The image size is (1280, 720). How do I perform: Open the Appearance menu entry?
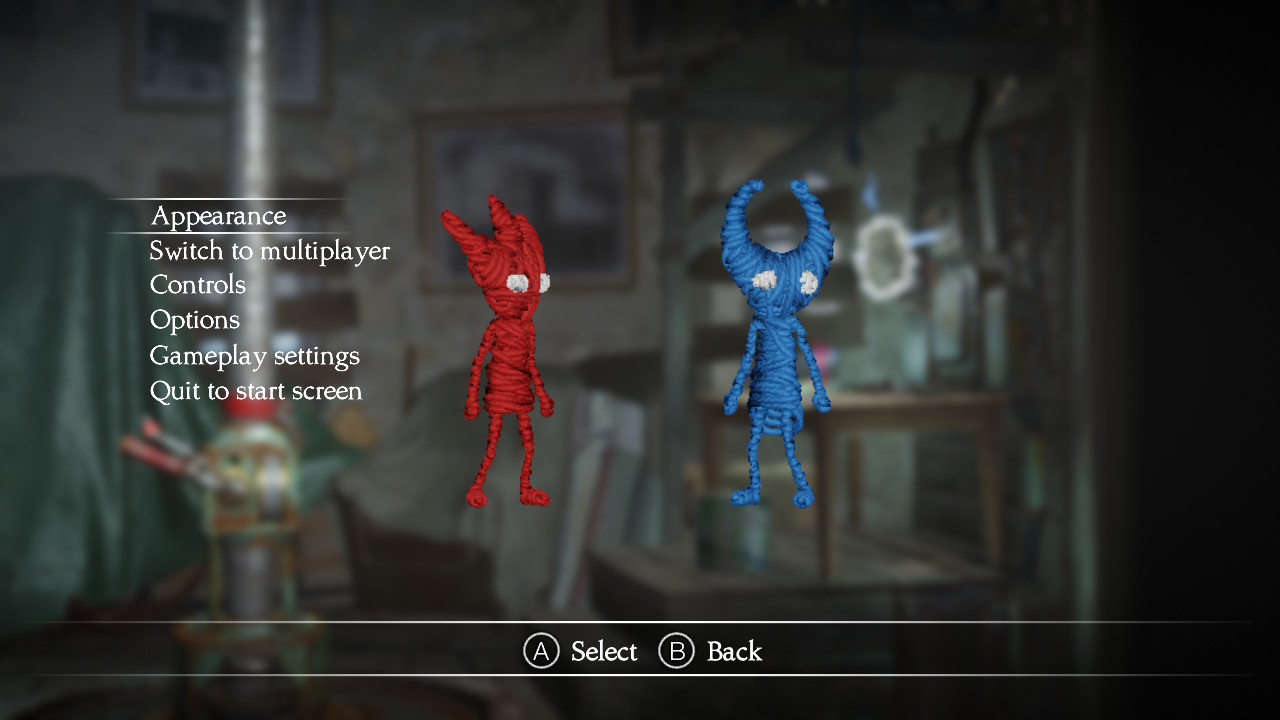(x=218, y=216)
